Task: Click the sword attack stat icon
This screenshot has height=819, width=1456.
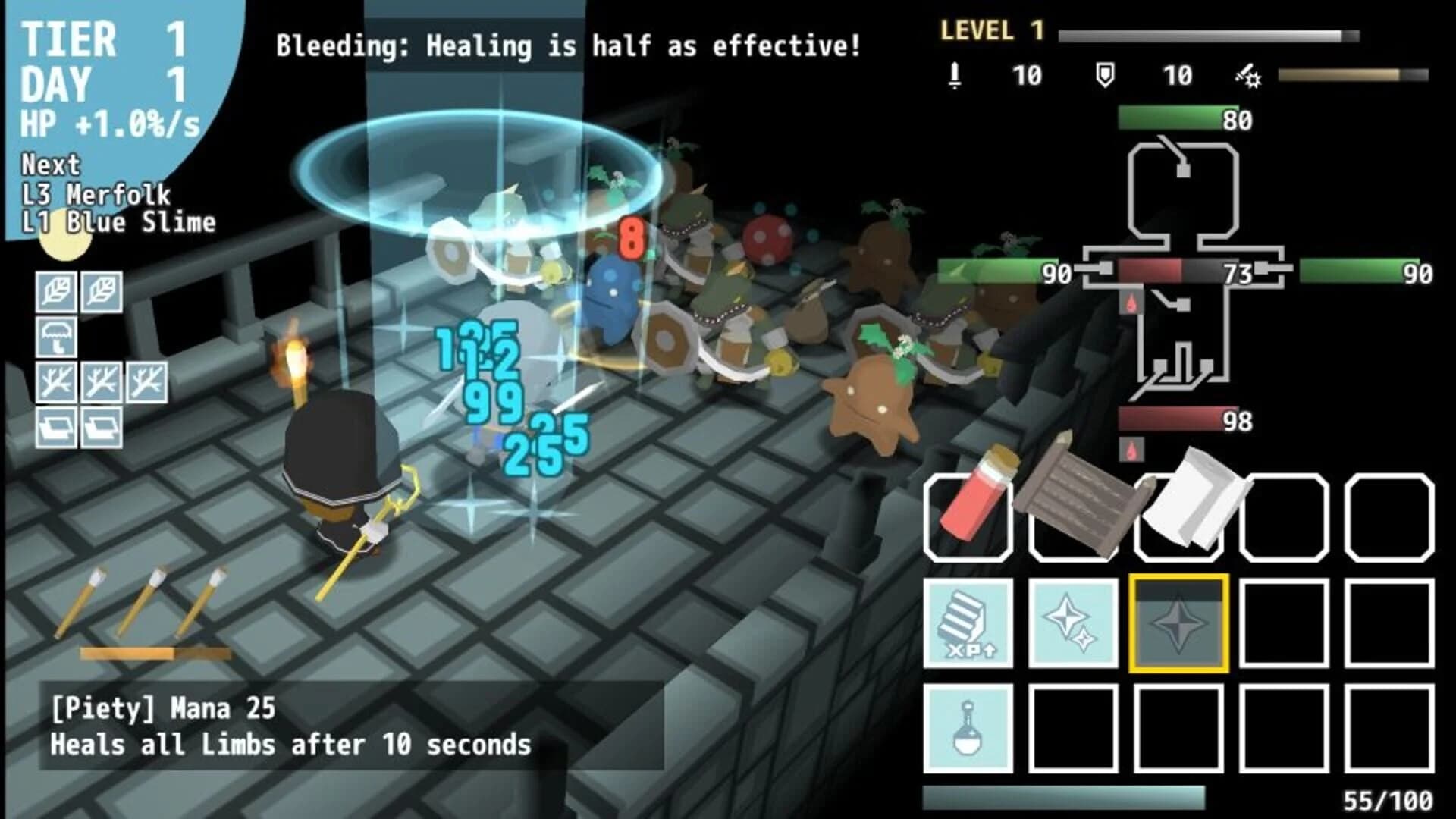Action: (x=954, y=74)
